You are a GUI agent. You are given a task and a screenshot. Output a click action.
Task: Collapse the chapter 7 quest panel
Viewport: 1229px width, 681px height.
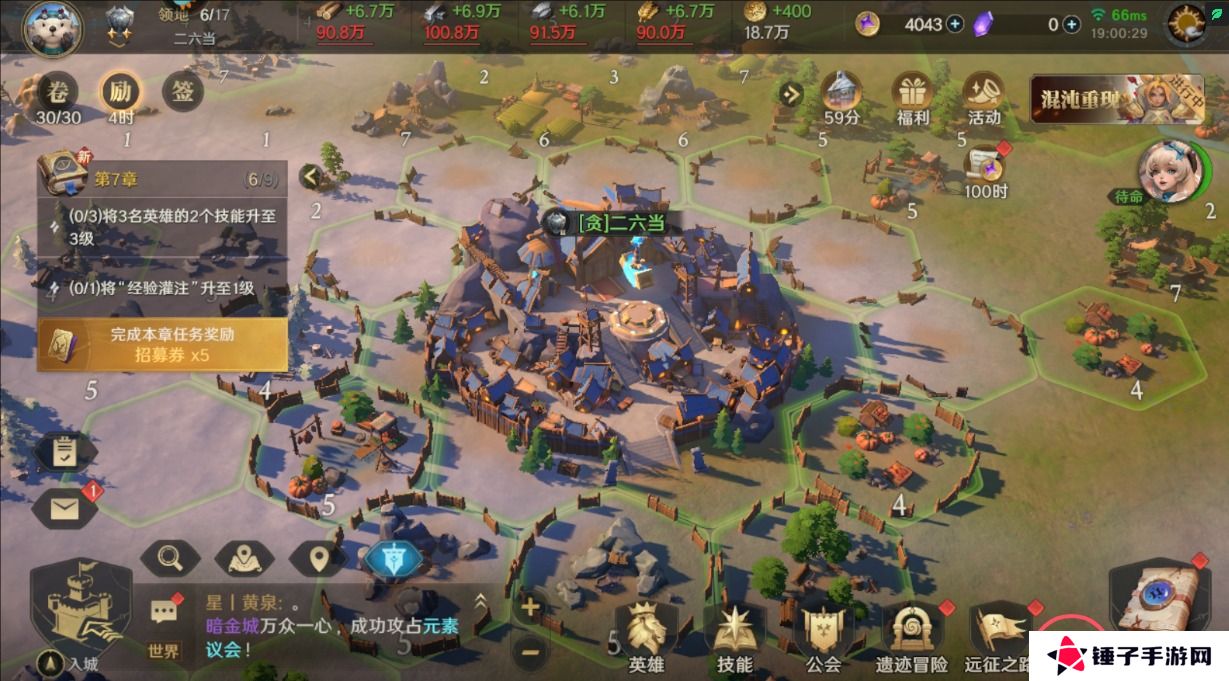pyautogui.click(x=310, y=178)
